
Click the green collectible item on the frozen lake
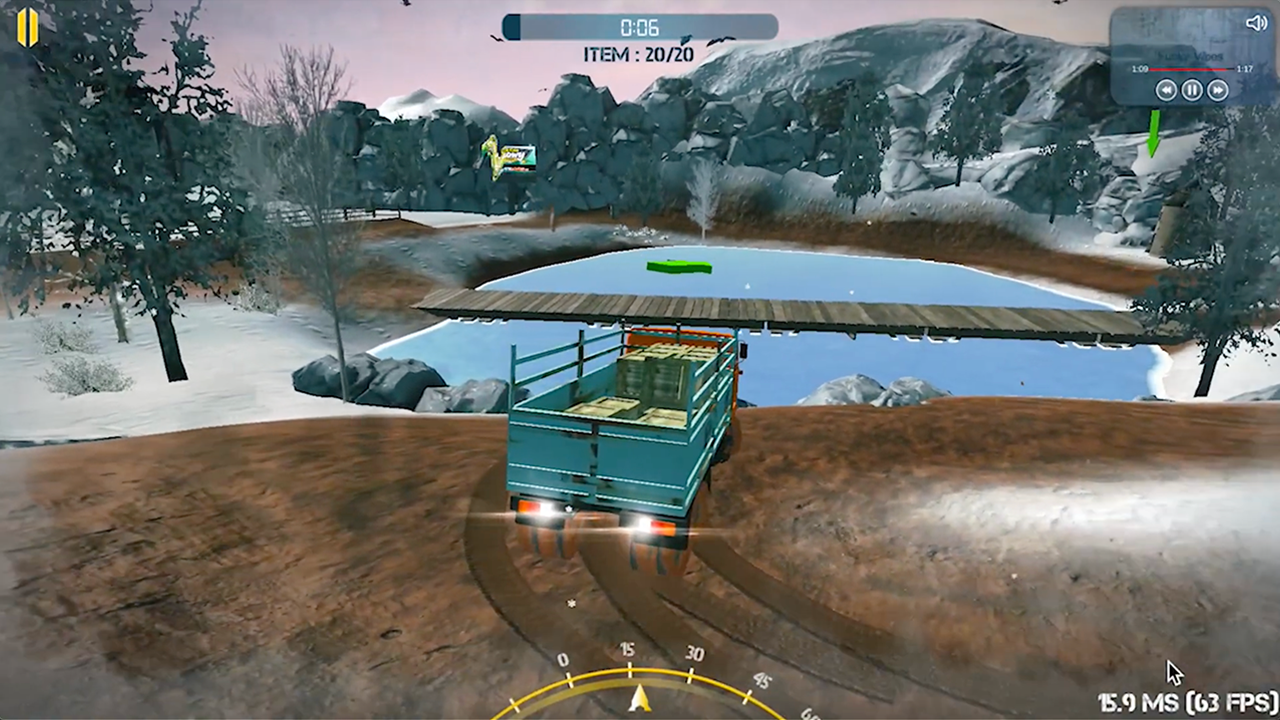coord(679,265)
